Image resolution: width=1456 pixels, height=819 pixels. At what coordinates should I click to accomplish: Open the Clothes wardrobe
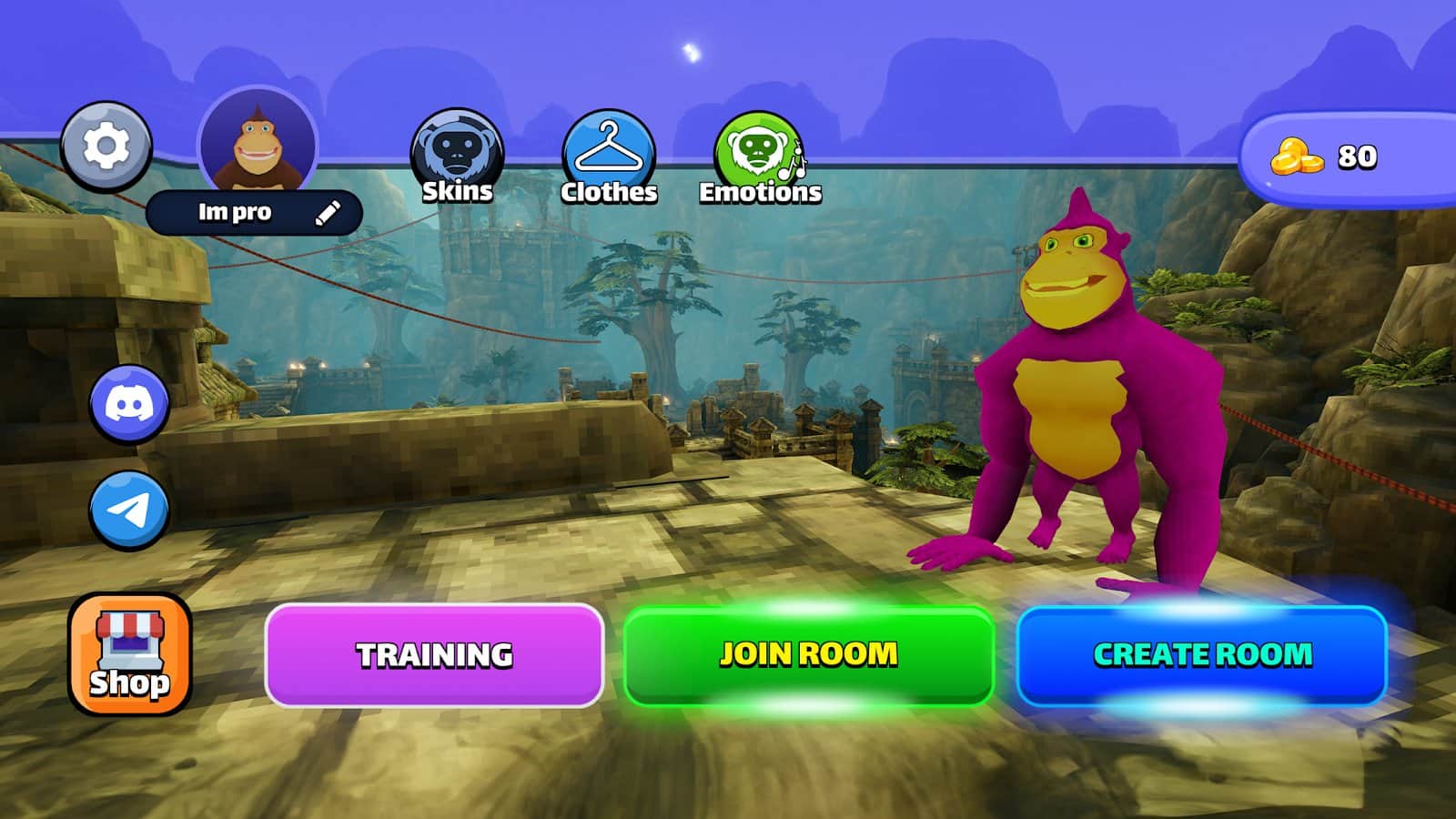pyautogui.click(x=608, y=157)
